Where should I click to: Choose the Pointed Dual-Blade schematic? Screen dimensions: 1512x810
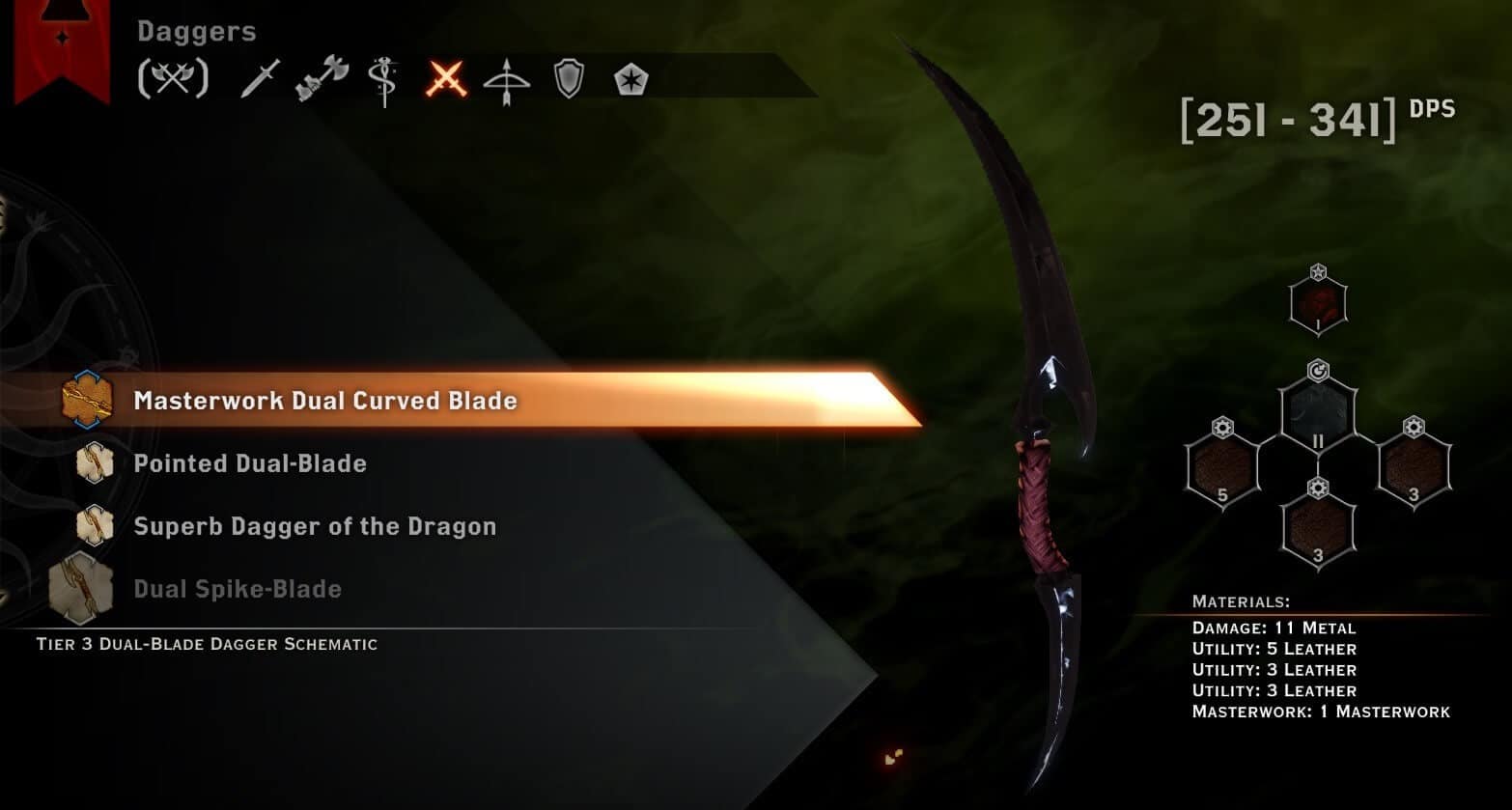click(250, 463)
